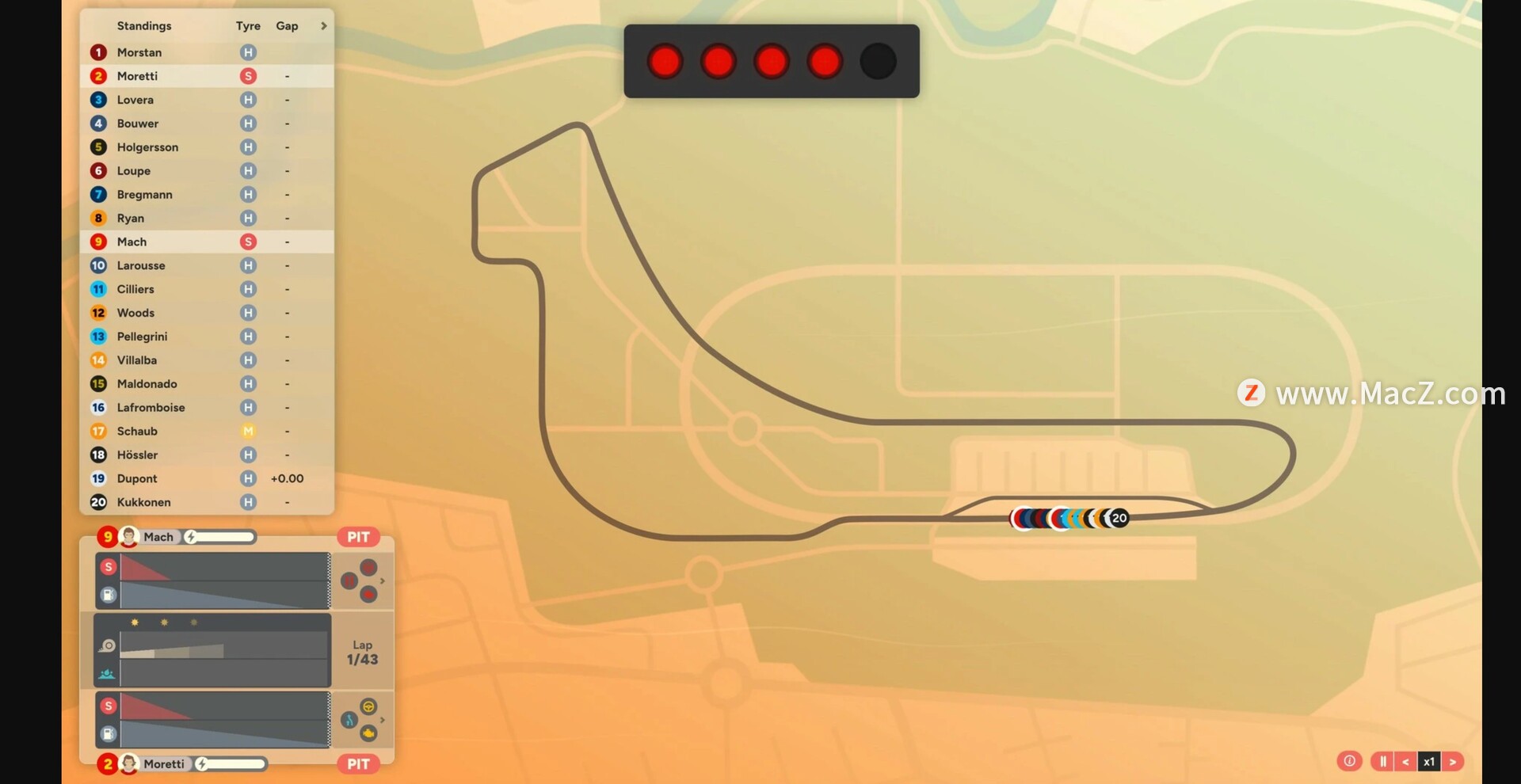The width and height of the screenshot is (1521, 784).
Task: Click the Tyre column header
Action: pyautogui.click(x=248, y=26)
